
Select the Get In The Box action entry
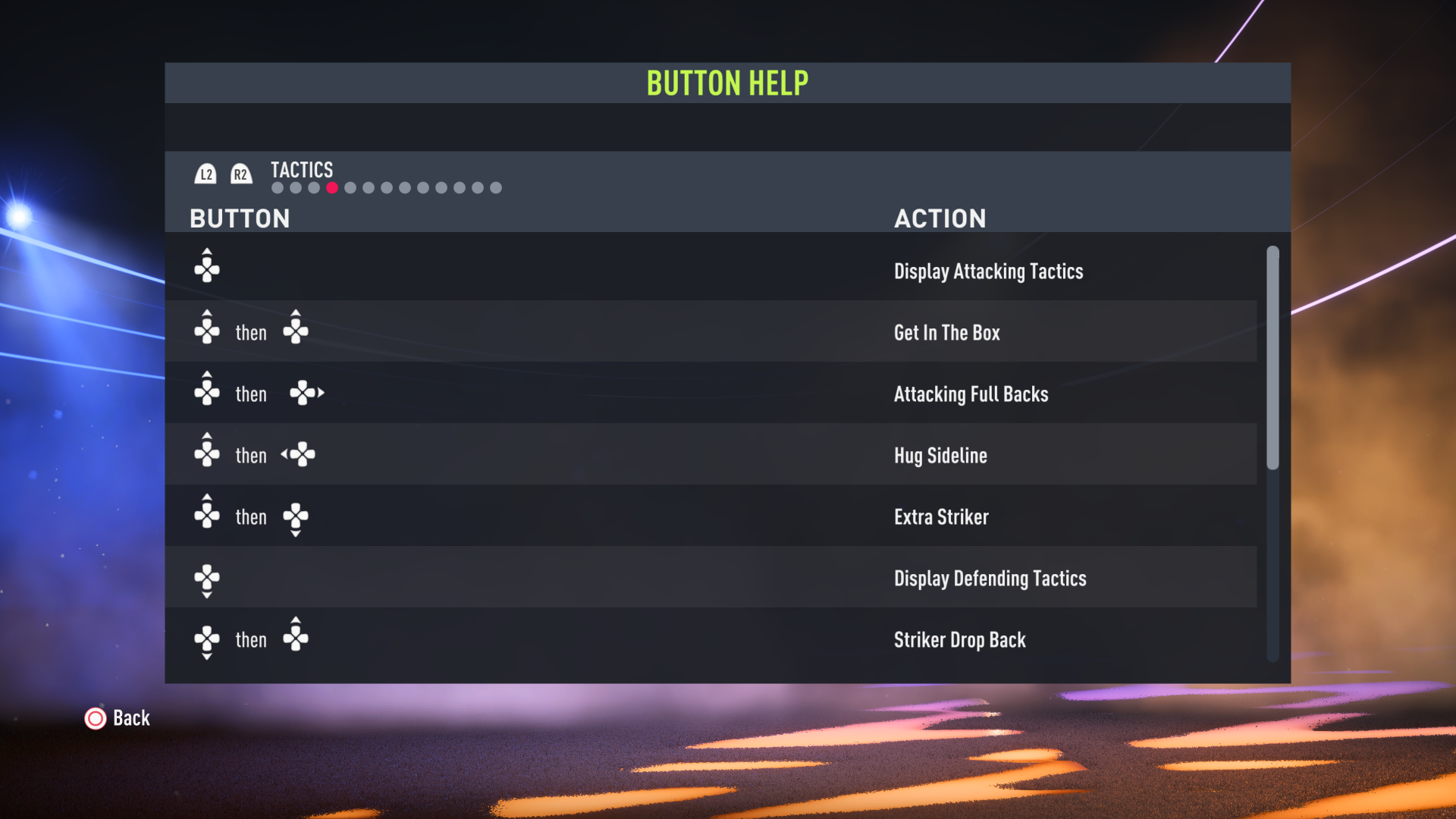pyautogui.click(x=946, y=332)
